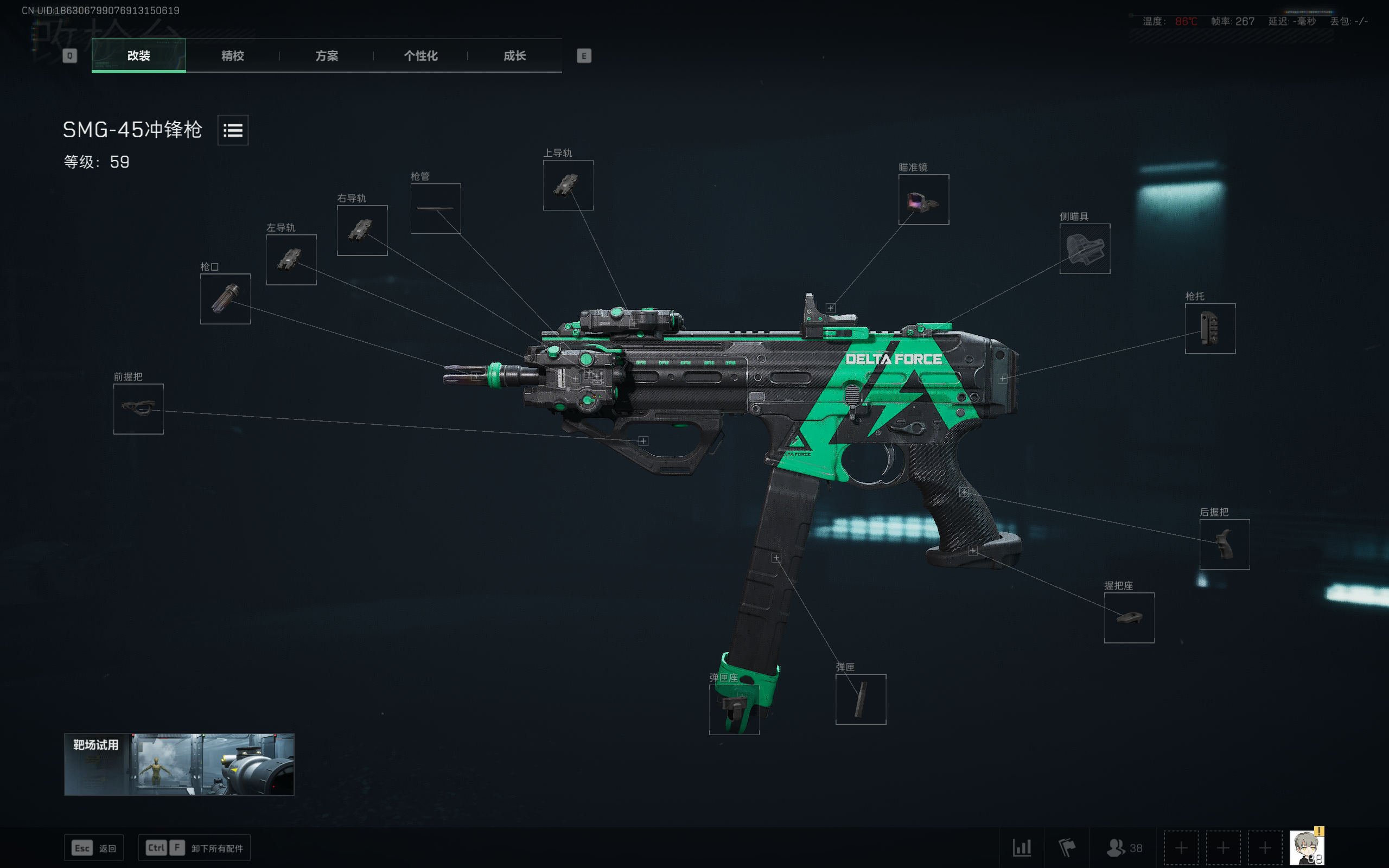Click the statistics bar-chart icon at bottom
The height and width of the screenshot is (868, 1389).
coord(1022,847)
